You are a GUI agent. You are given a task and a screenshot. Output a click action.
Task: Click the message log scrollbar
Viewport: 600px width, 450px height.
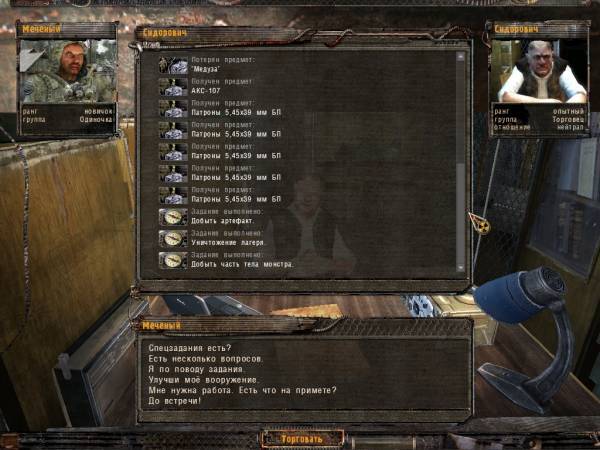point(461,160)
